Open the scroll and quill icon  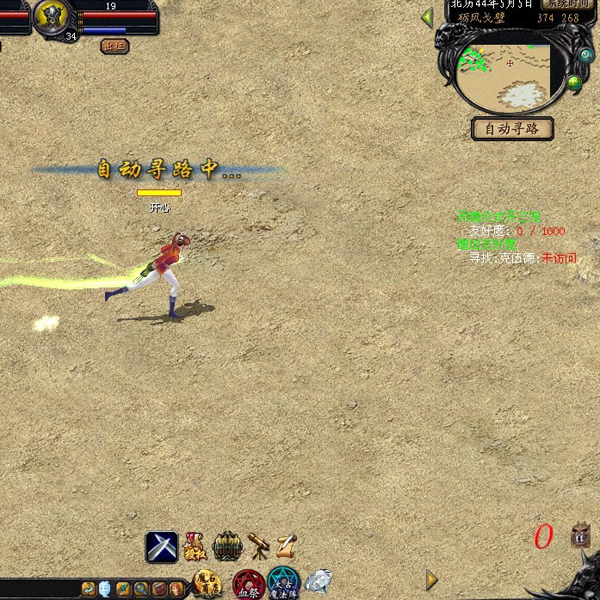point(287,546)
